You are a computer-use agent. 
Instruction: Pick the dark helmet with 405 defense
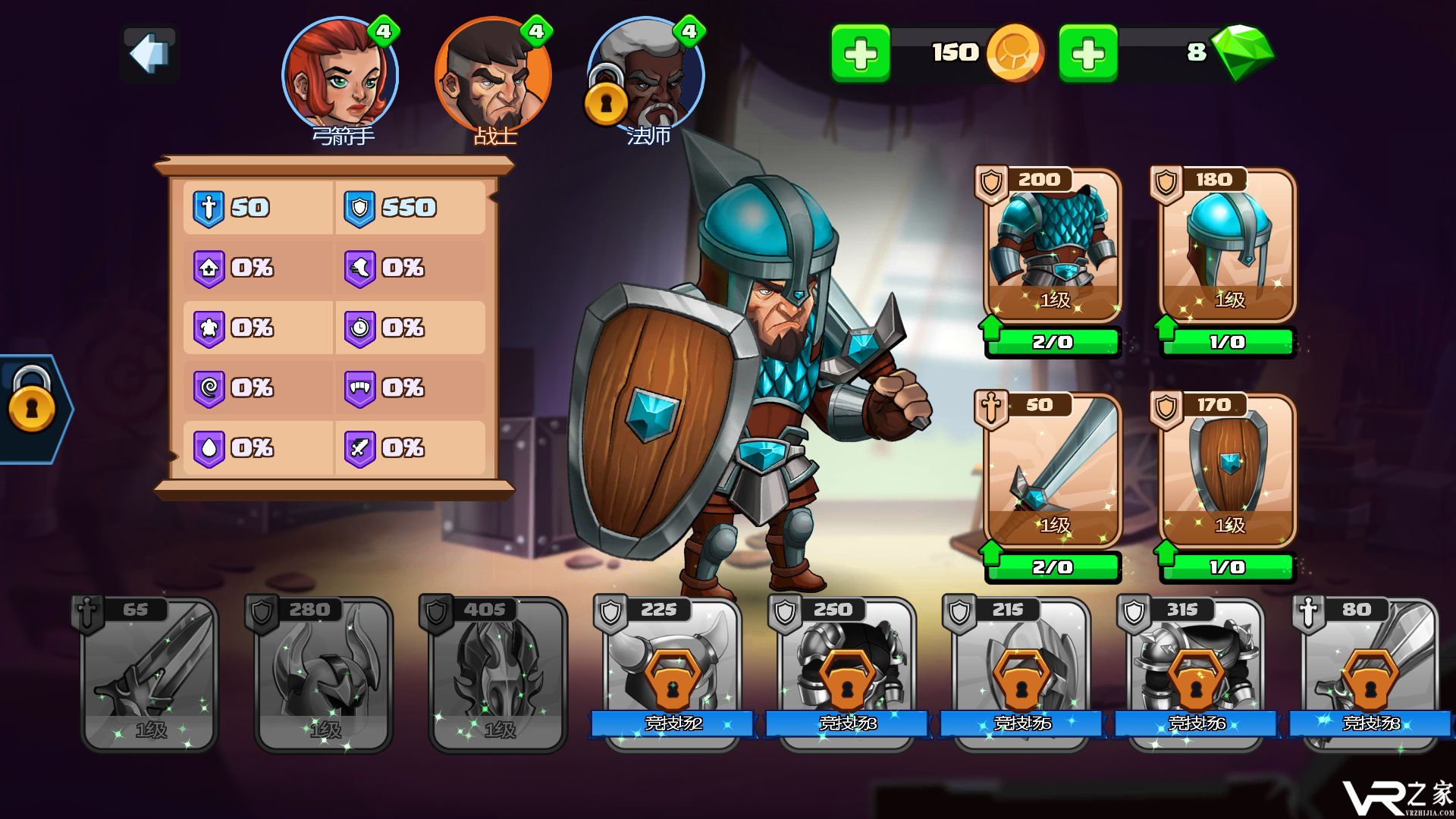[498, 675]
